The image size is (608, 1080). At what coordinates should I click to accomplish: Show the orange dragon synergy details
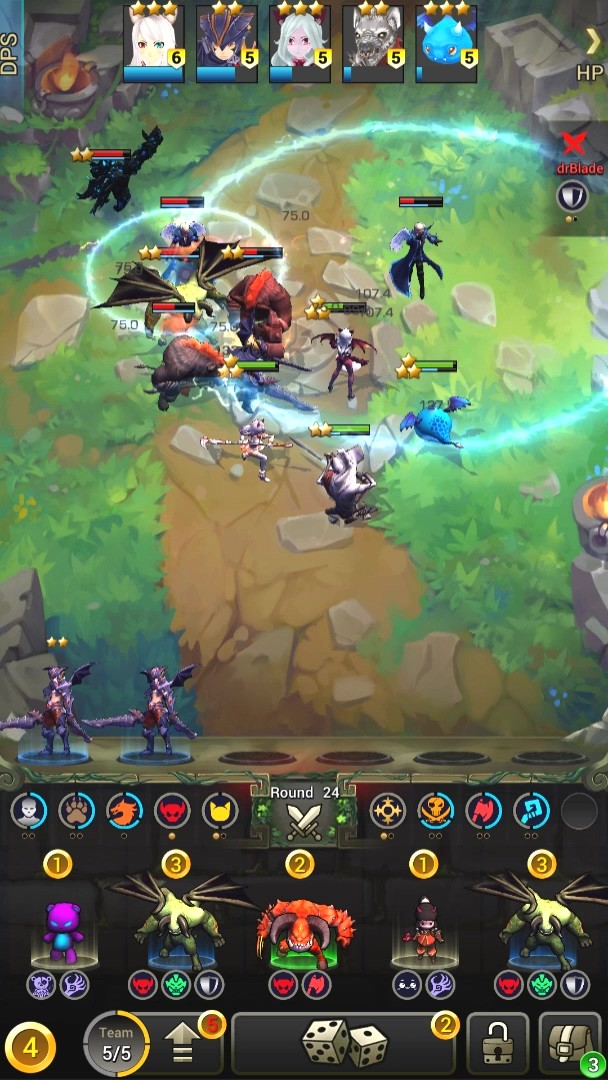[x=125, y=811]
